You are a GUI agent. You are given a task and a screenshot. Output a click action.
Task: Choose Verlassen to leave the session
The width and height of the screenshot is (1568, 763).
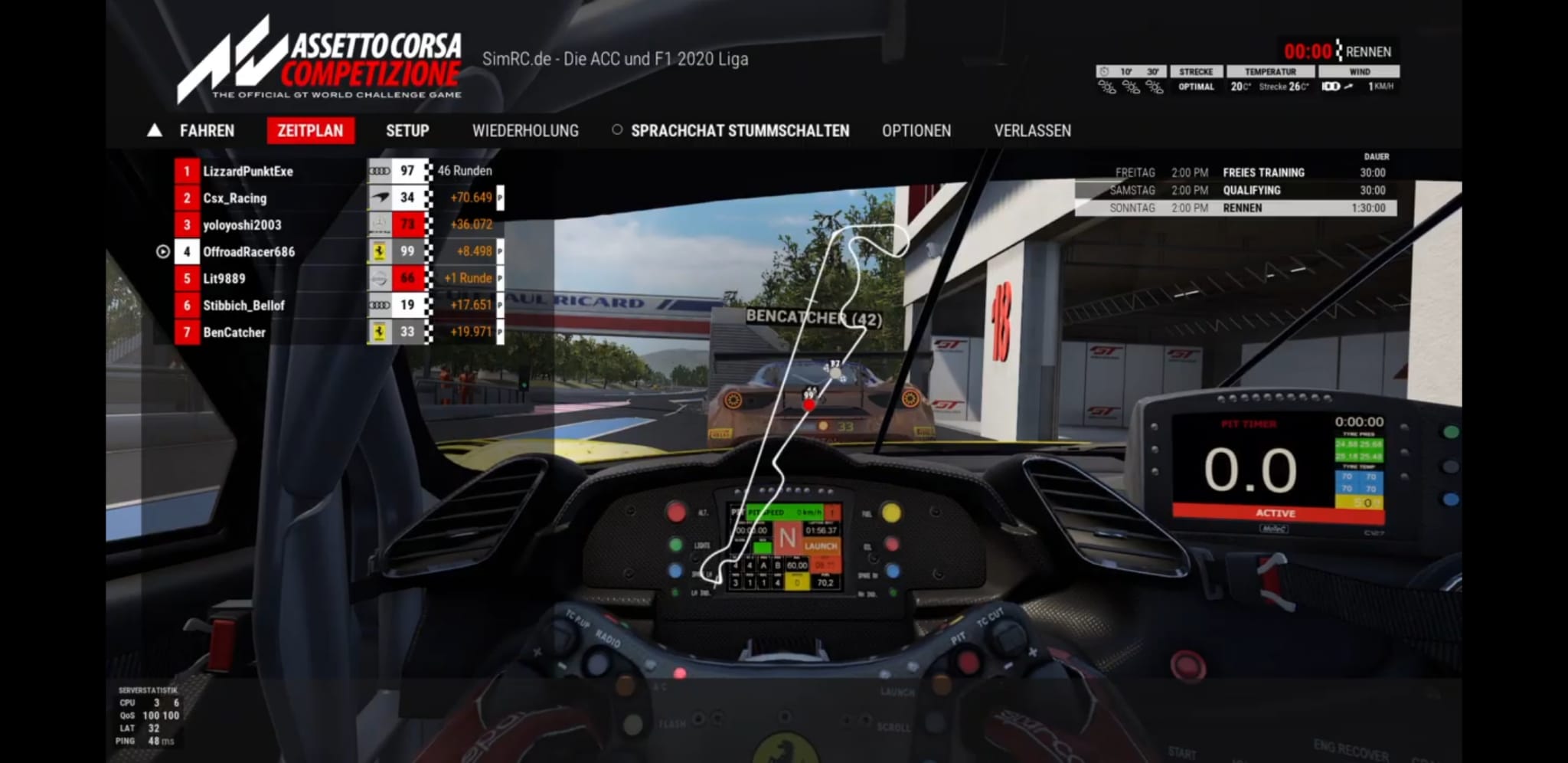pyautogui.click(x=1032, y=131)
